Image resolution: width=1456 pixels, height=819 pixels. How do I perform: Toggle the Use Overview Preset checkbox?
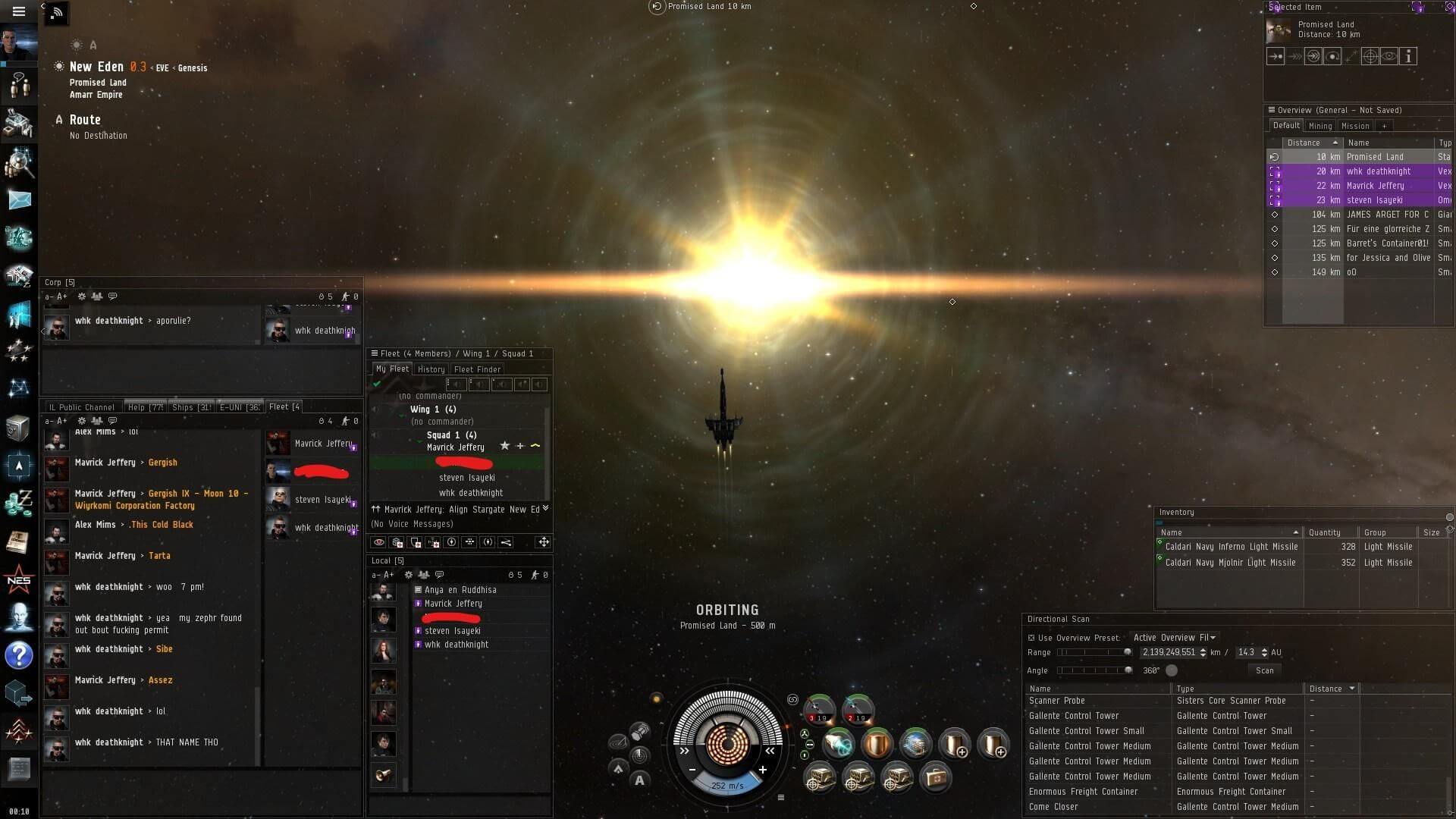(1031, 638)
